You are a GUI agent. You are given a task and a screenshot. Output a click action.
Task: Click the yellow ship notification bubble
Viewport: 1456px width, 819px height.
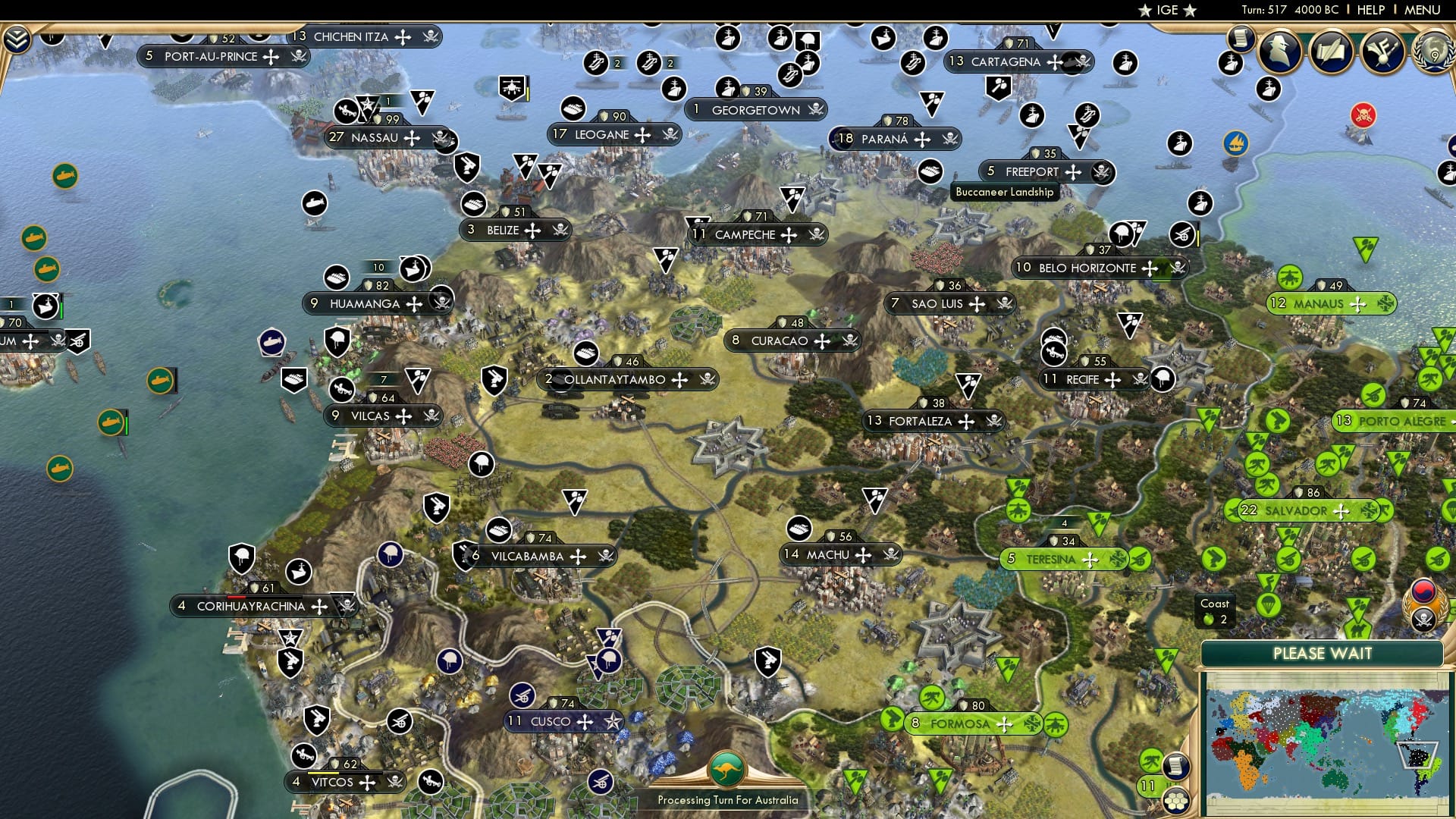[1238, 143]
